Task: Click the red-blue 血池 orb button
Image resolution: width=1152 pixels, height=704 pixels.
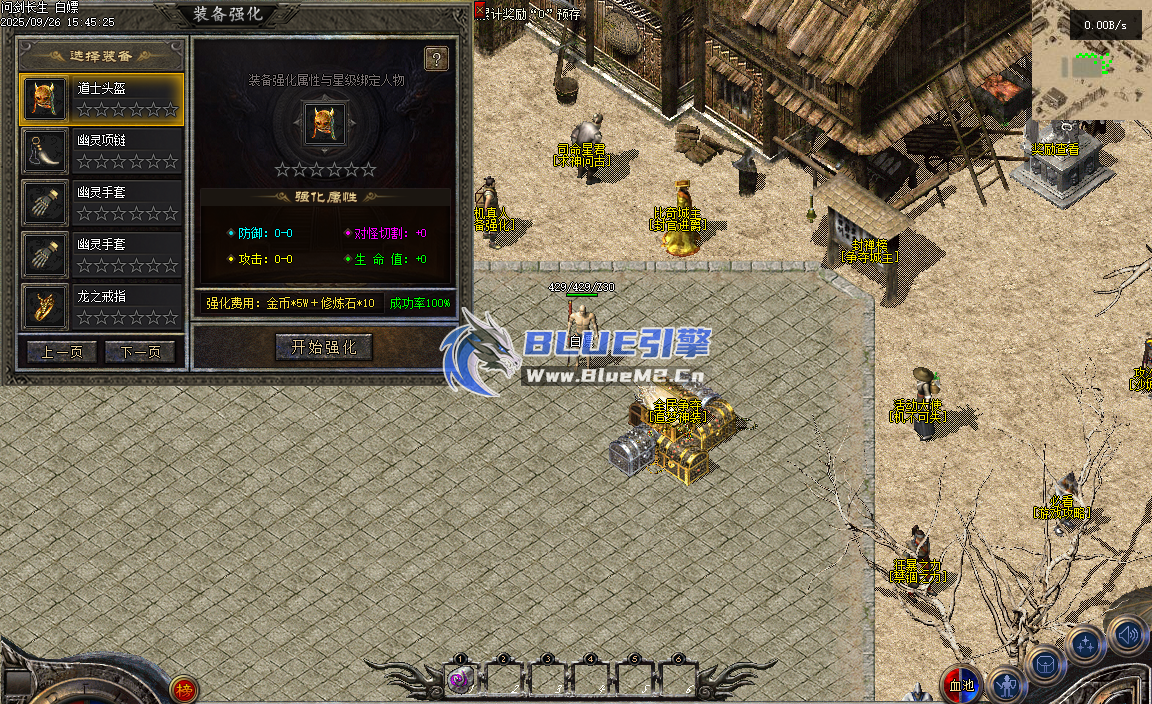Action: point(962,684)
